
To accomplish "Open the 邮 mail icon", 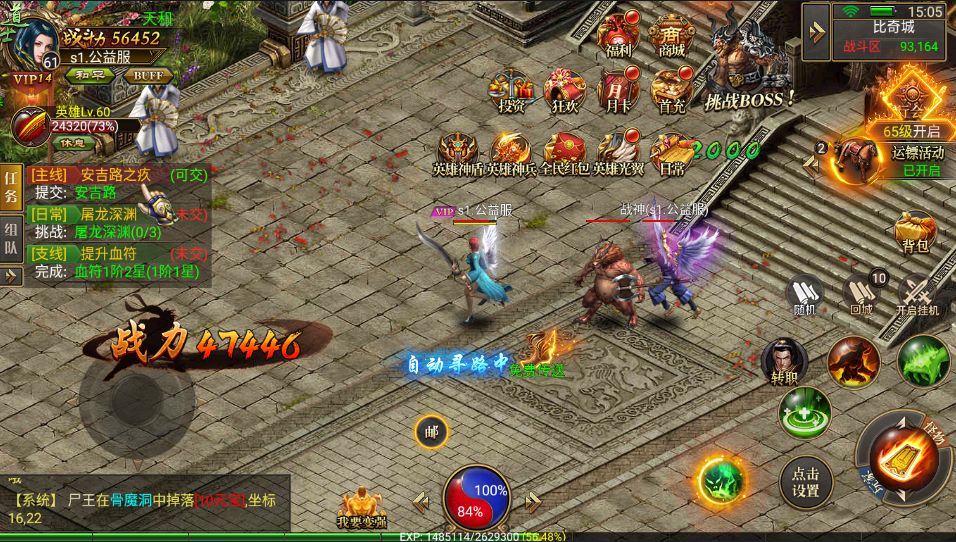I will tap(431, 432).
